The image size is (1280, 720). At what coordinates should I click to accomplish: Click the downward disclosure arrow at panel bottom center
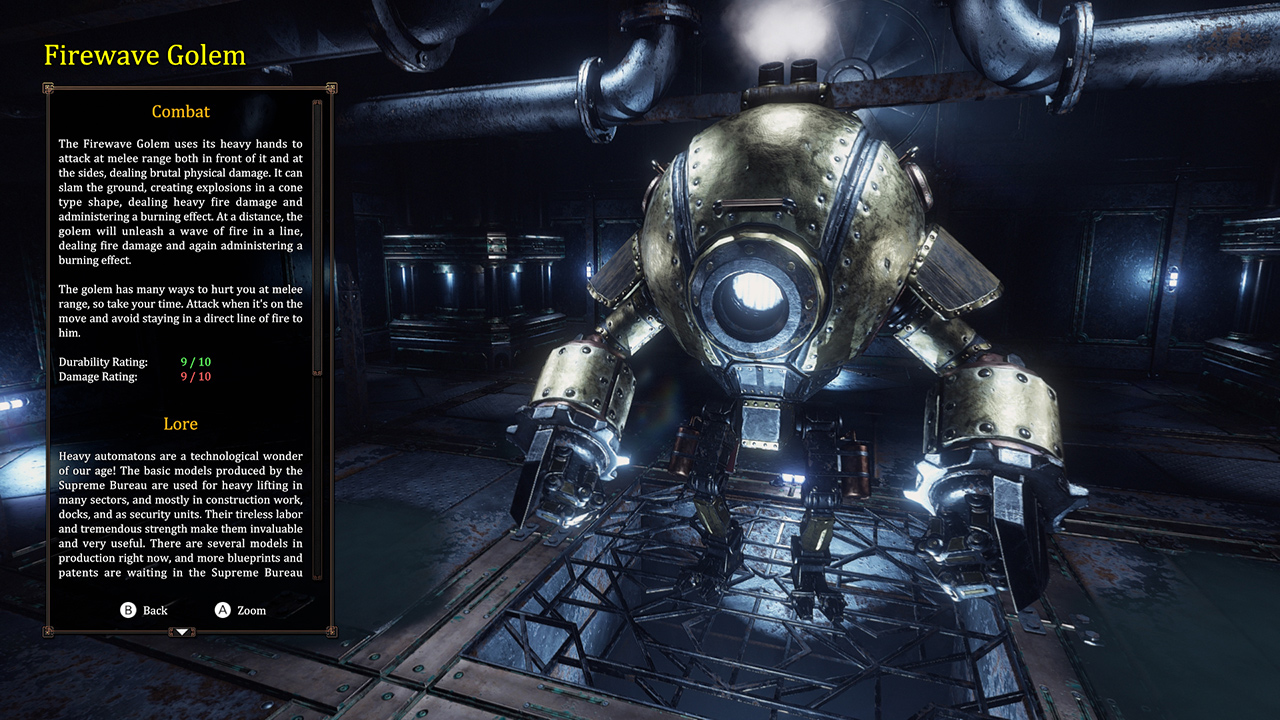183,632
